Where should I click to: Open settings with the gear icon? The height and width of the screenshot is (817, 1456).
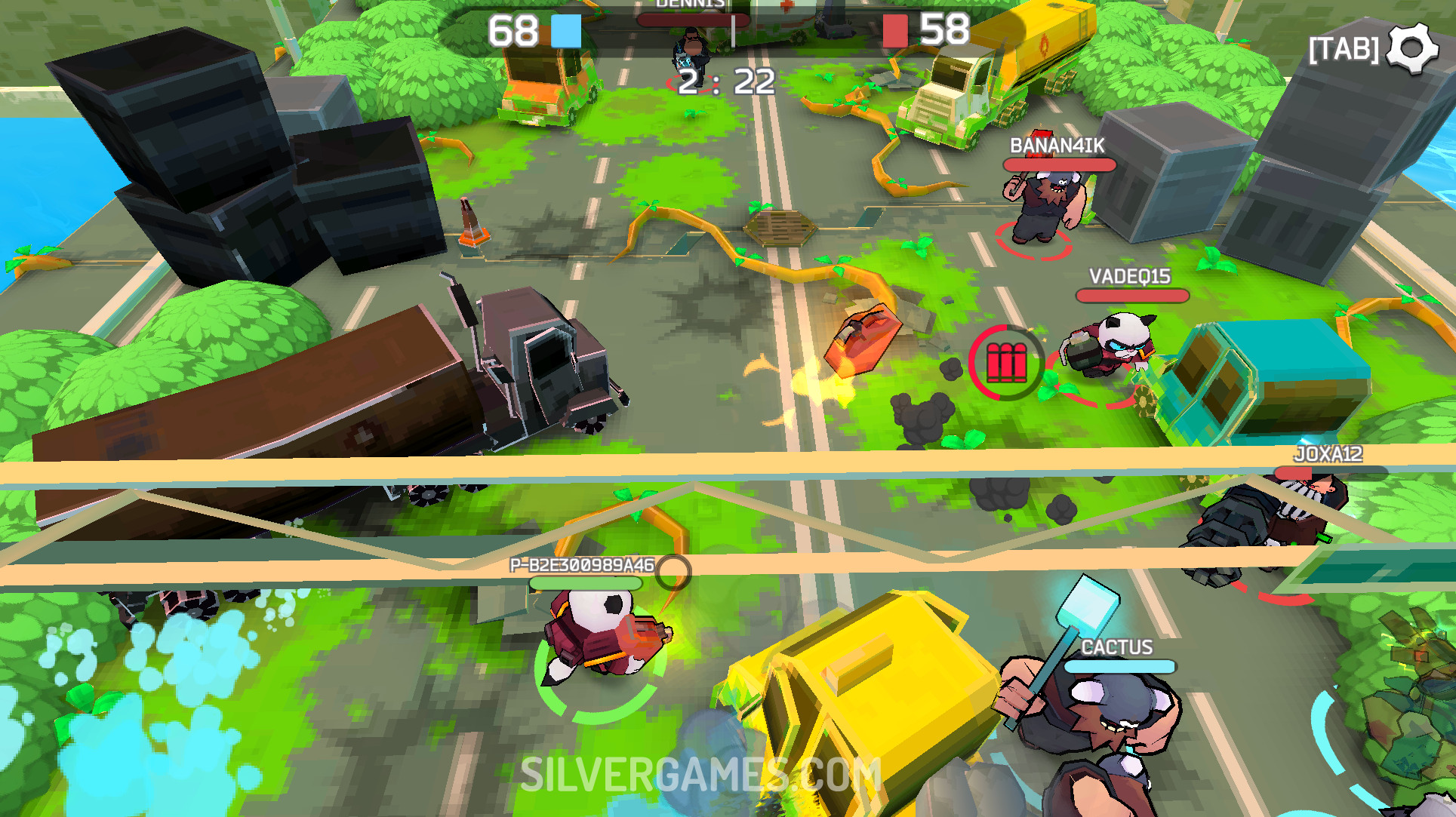(1412, 48)
